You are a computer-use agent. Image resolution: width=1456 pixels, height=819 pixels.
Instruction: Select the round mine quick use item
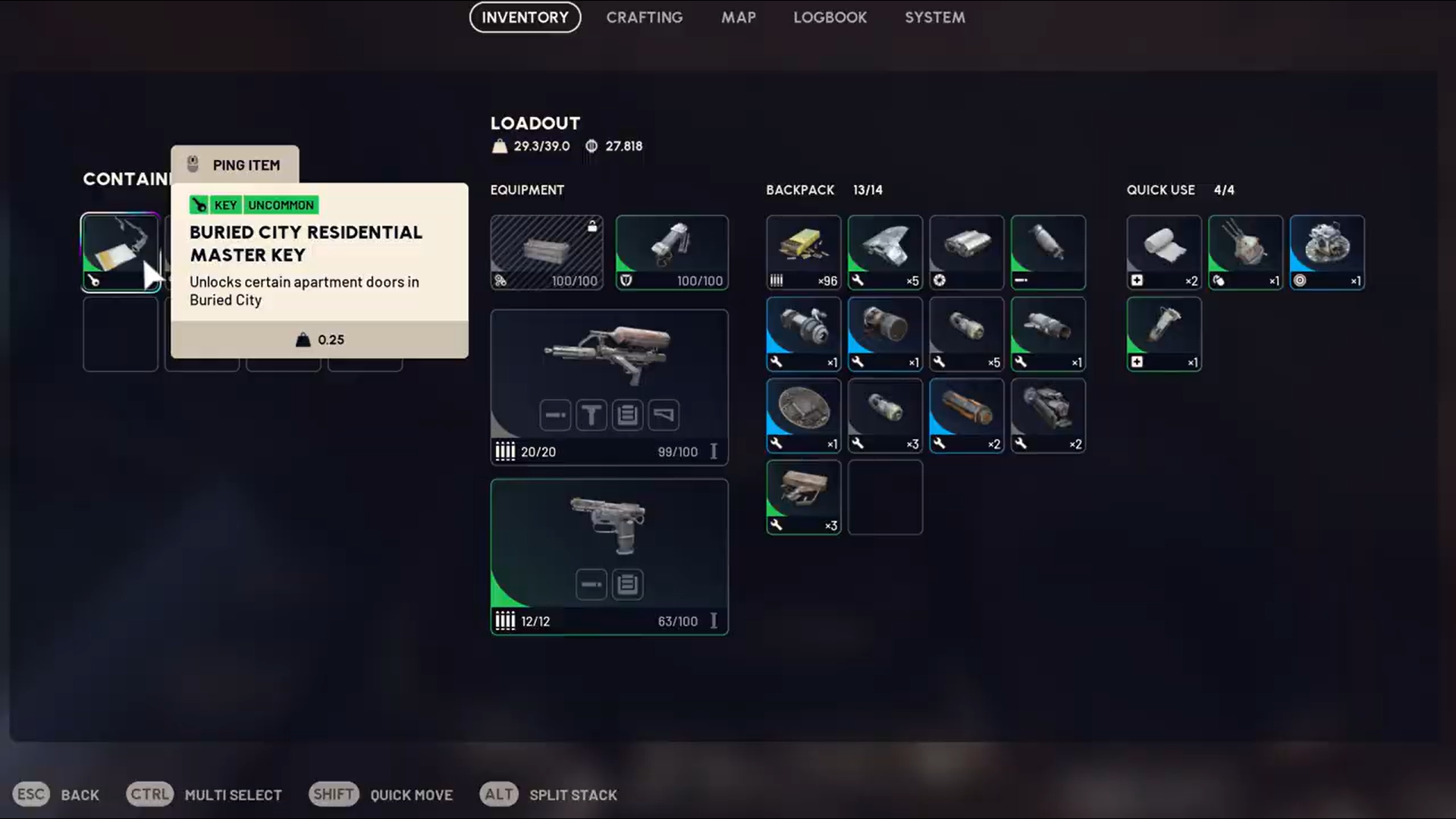1326,253
